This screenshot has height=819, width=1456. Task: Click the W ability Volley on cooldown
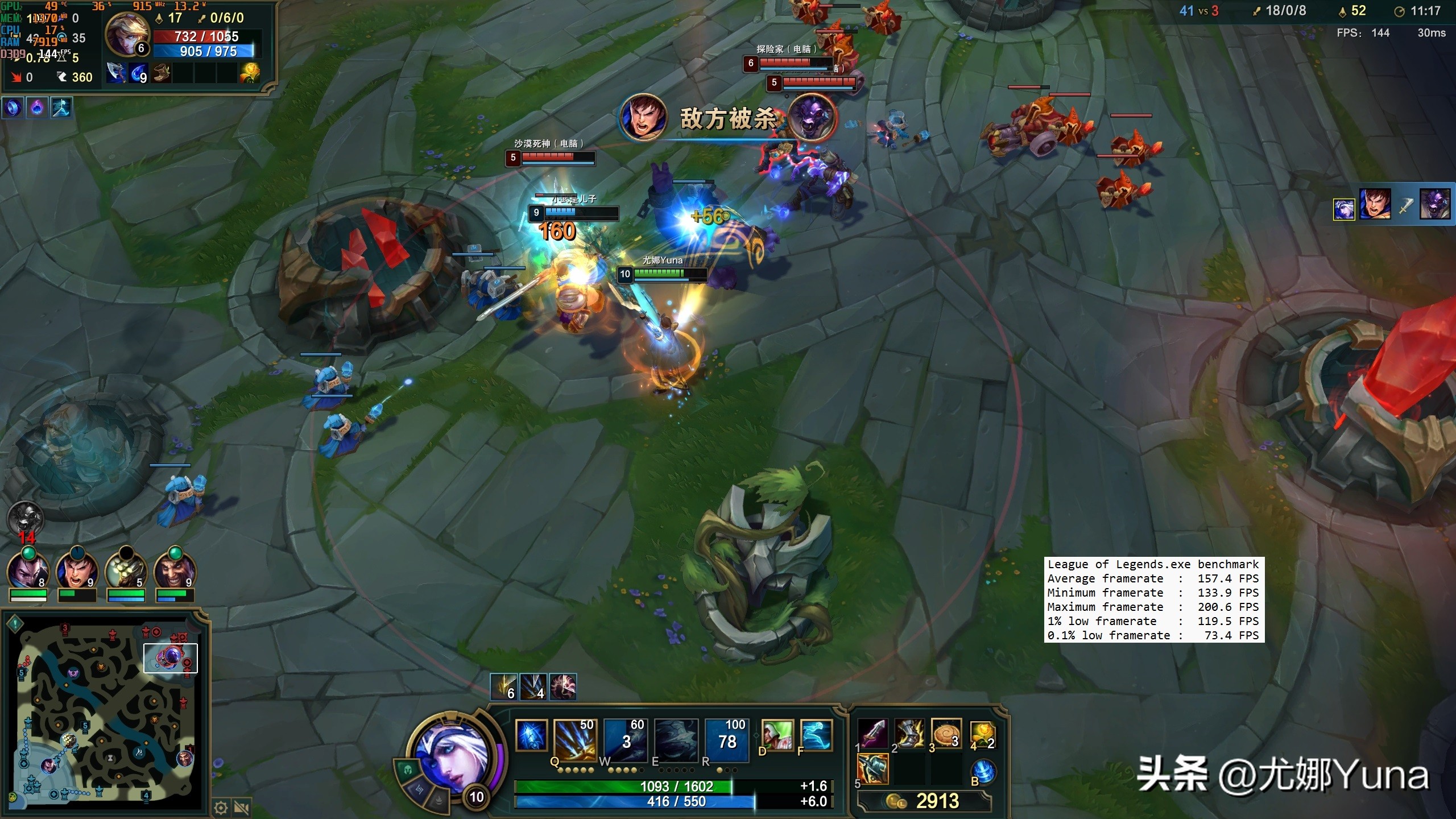click(x=626, y=741)
